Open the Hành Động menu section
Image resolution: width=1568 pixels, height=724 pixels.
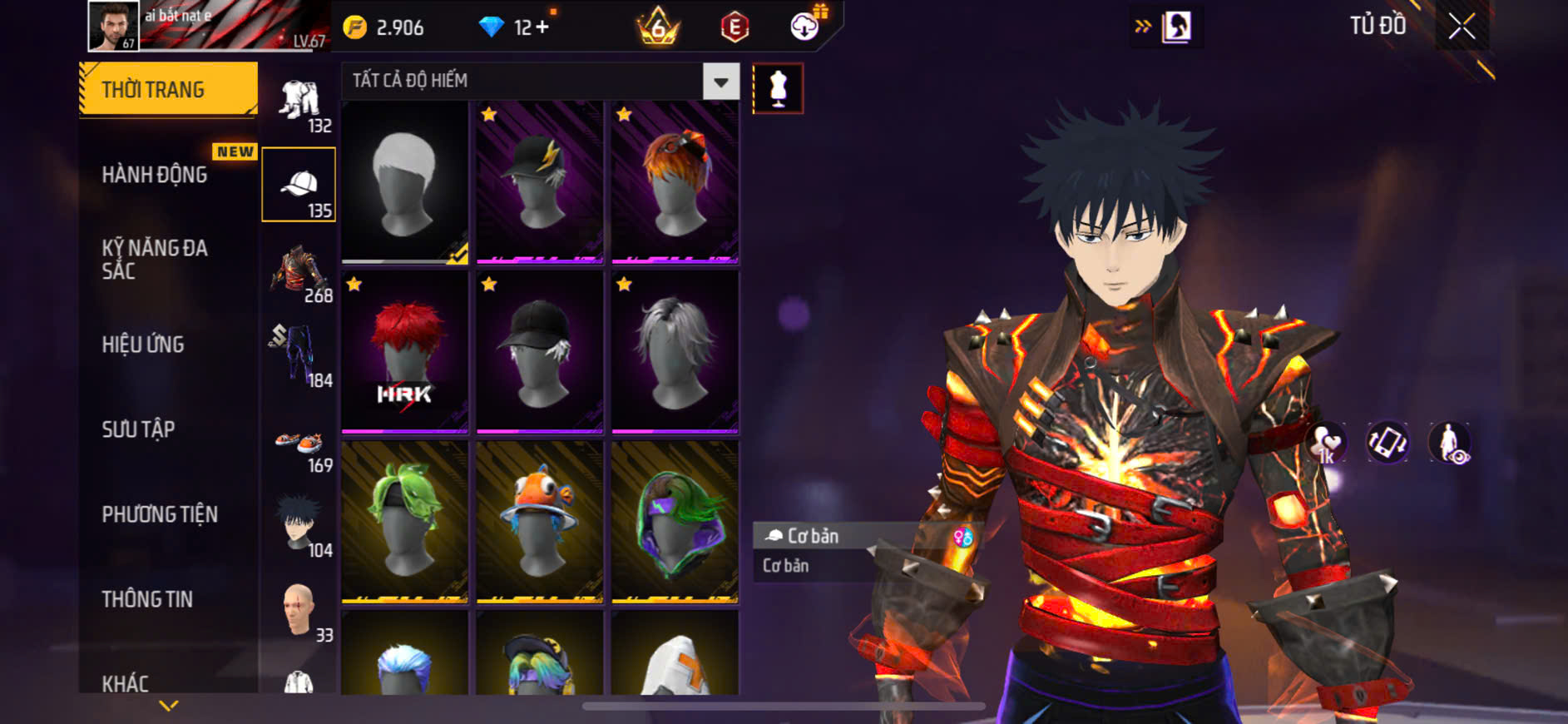tap(155, 175)
